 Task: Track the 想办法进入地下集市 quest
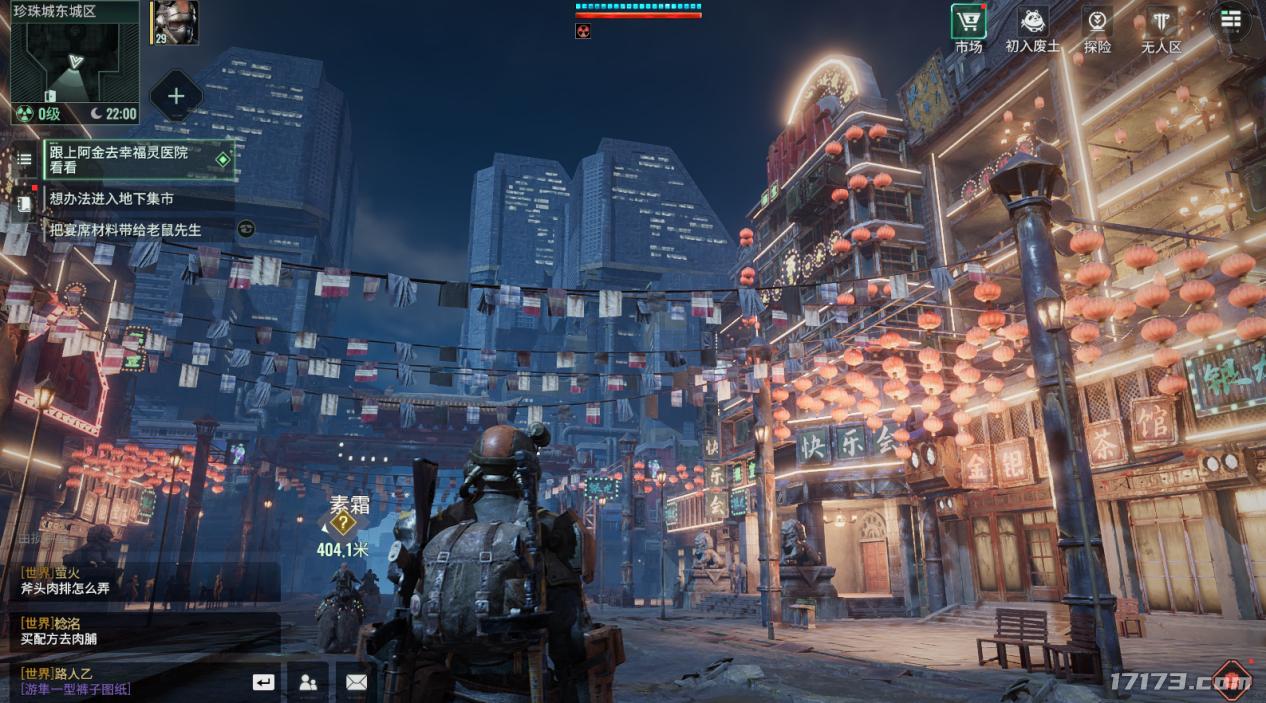point(112,199)
